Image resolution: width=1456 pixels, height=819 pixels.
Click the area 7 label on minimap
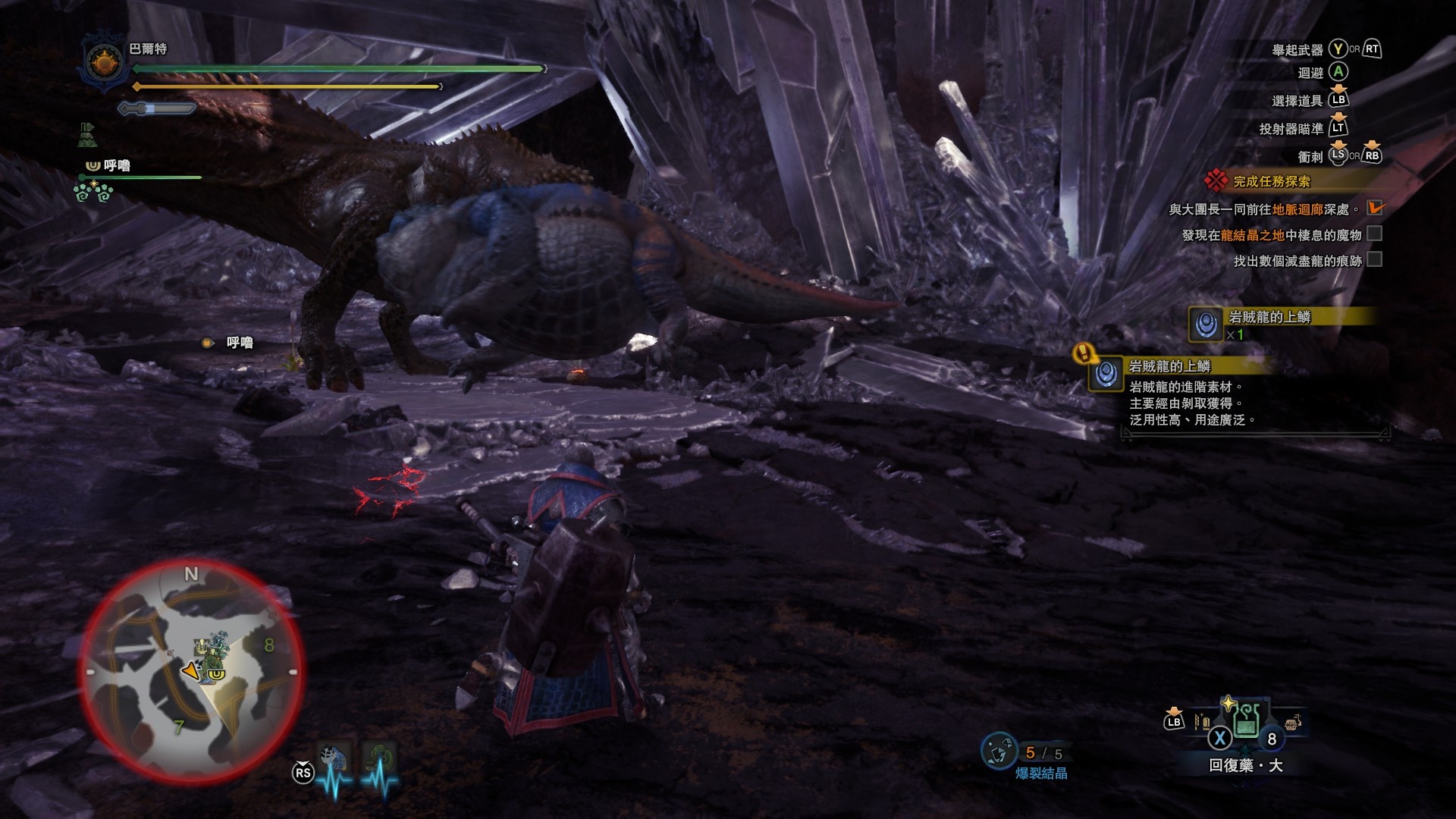point(178,728)
